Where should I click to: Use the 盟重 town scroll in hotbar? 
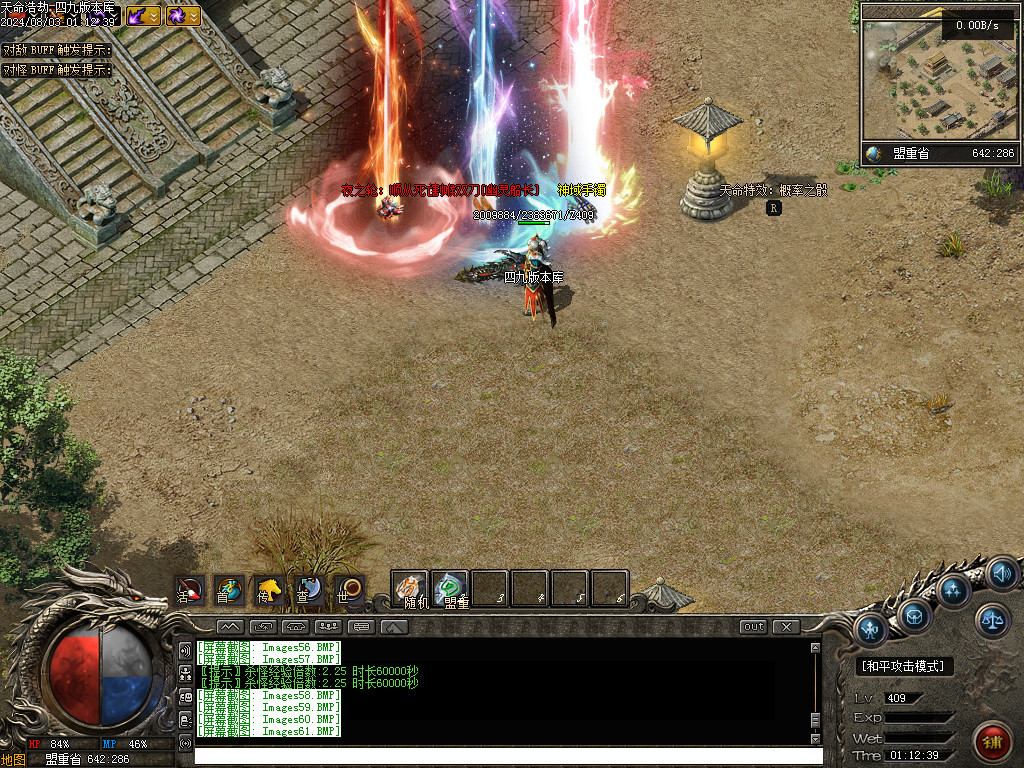pyautogui.click(x=450, y=590)
